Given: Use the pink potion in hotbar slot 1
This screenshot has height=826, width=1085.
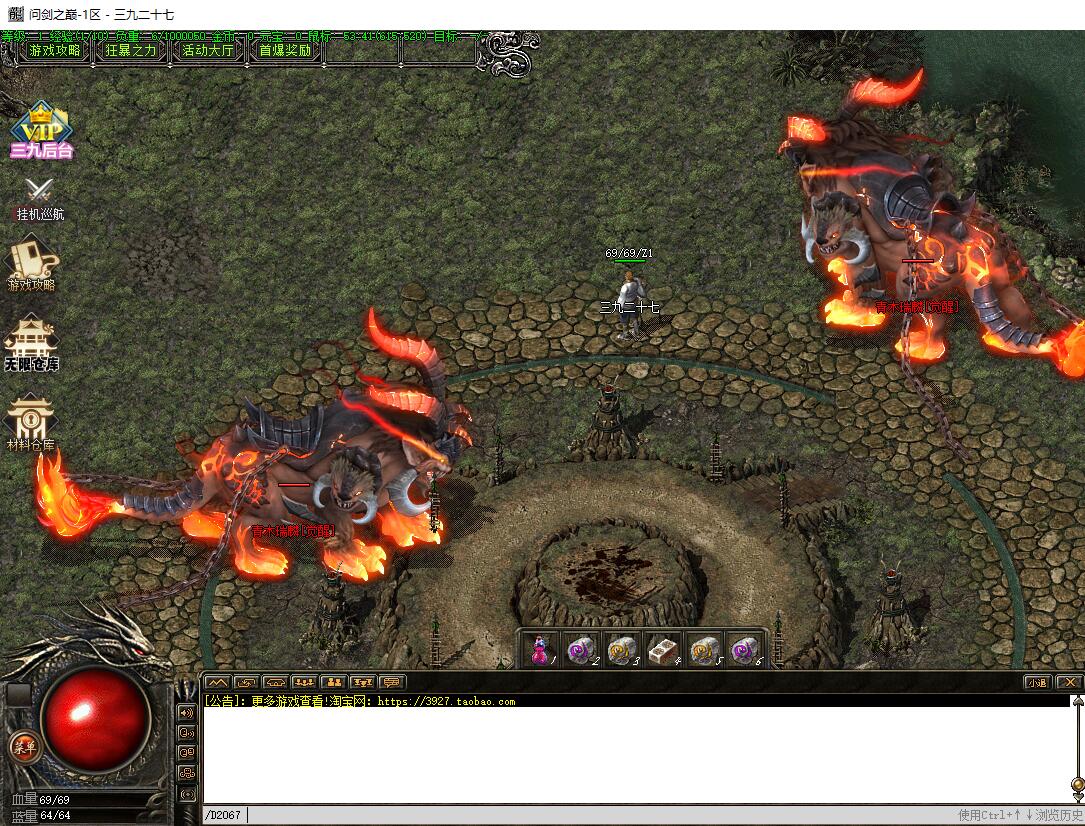Looking at the screenshot, I should (x=540, y=650).
